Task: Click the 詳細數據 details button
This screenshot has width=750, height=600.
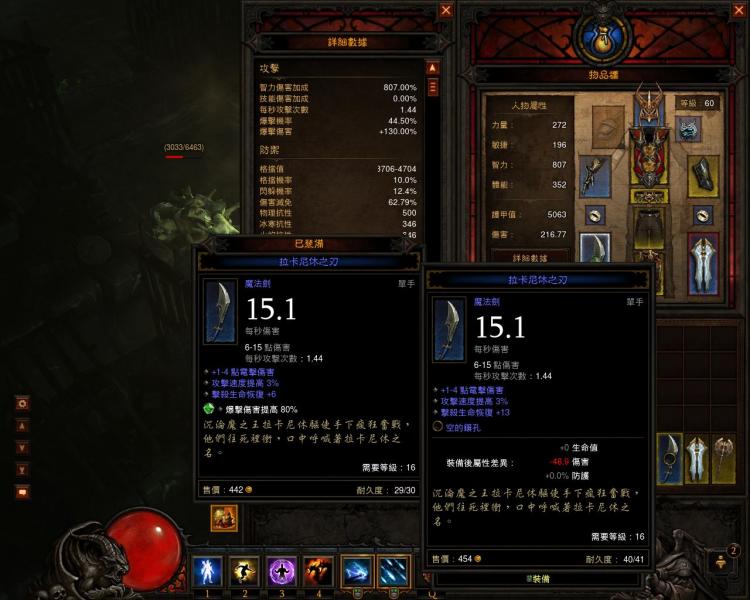Action: tap(530, 258)
